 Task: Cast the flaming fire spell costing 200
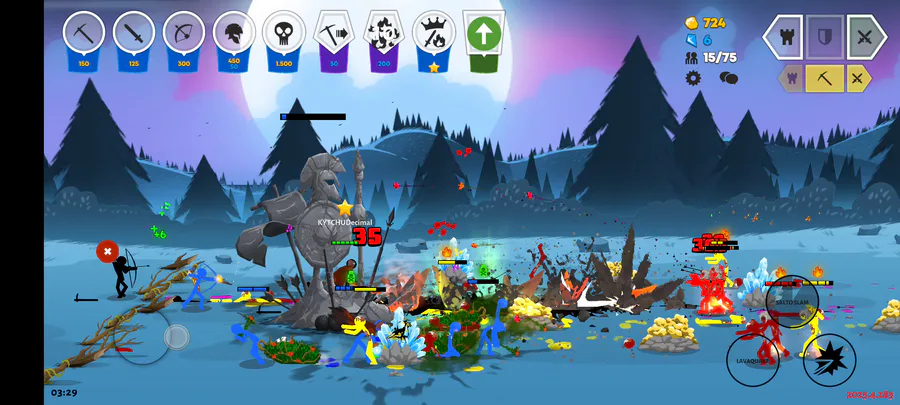click(x=384, y=35)
